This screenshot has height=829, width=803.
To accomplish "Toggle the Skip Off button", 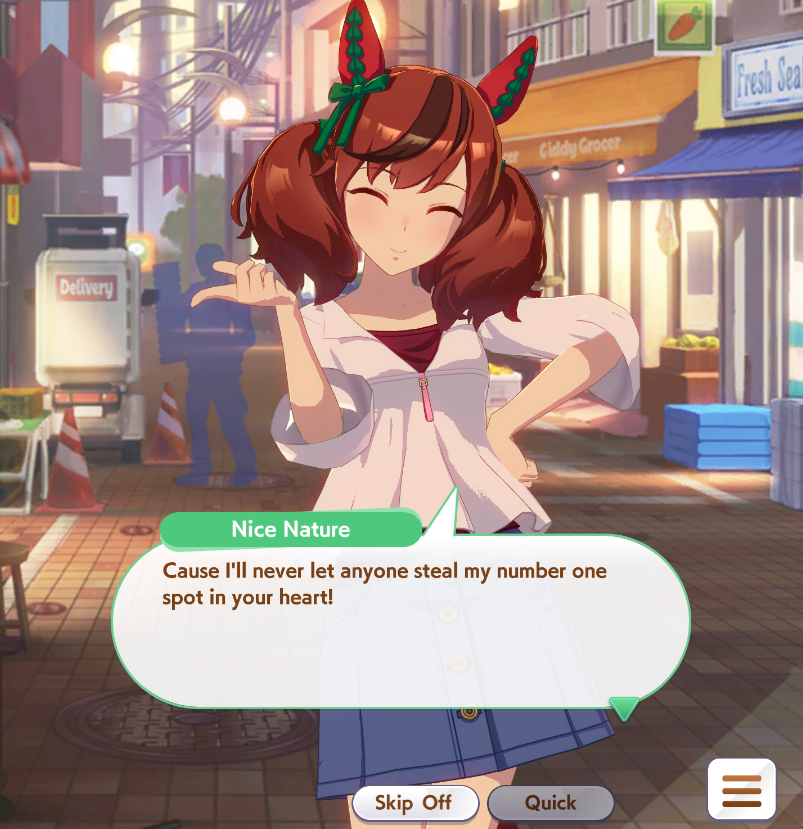I will (x=414, y=802).
